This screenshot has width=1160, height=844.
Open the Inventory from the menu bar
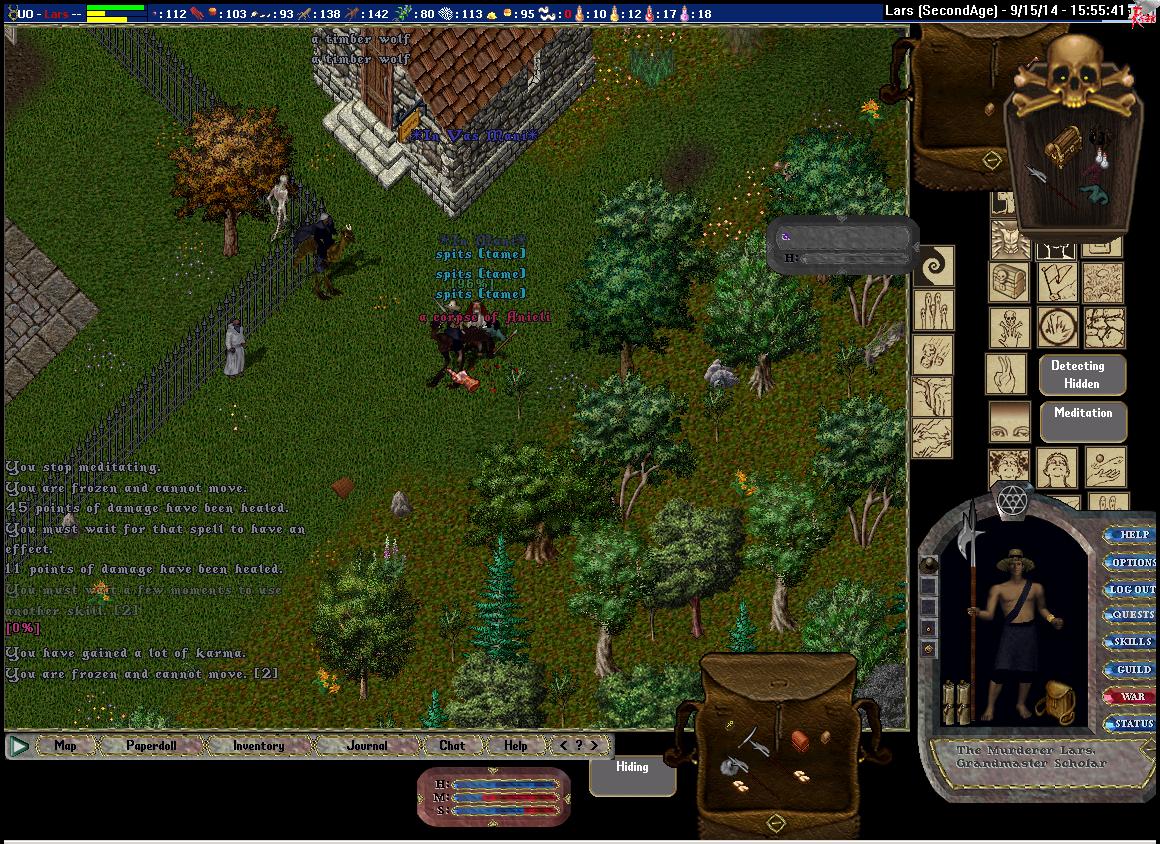point(258,746)
